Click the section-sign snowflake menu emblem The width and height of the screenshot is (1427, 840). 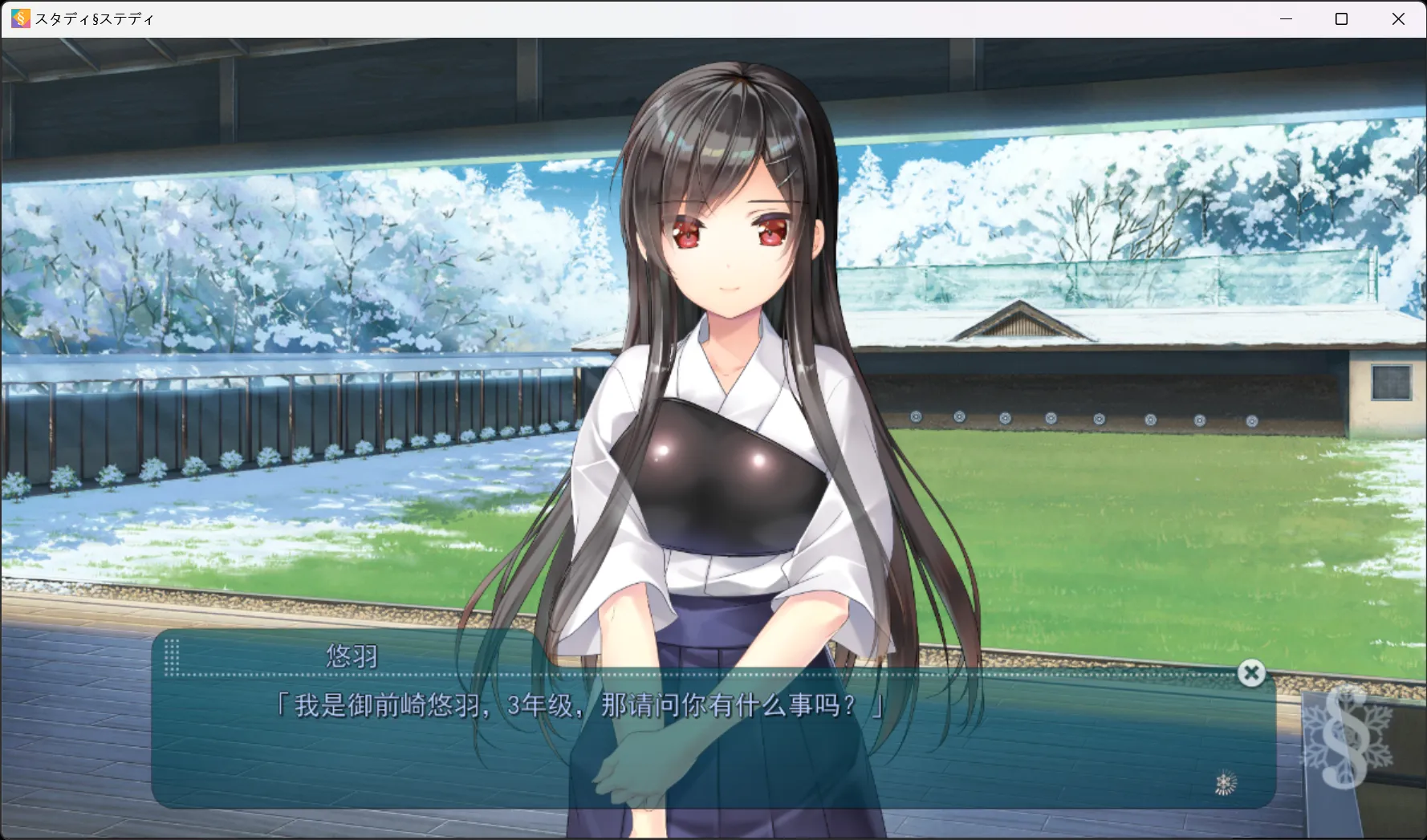1346,738
